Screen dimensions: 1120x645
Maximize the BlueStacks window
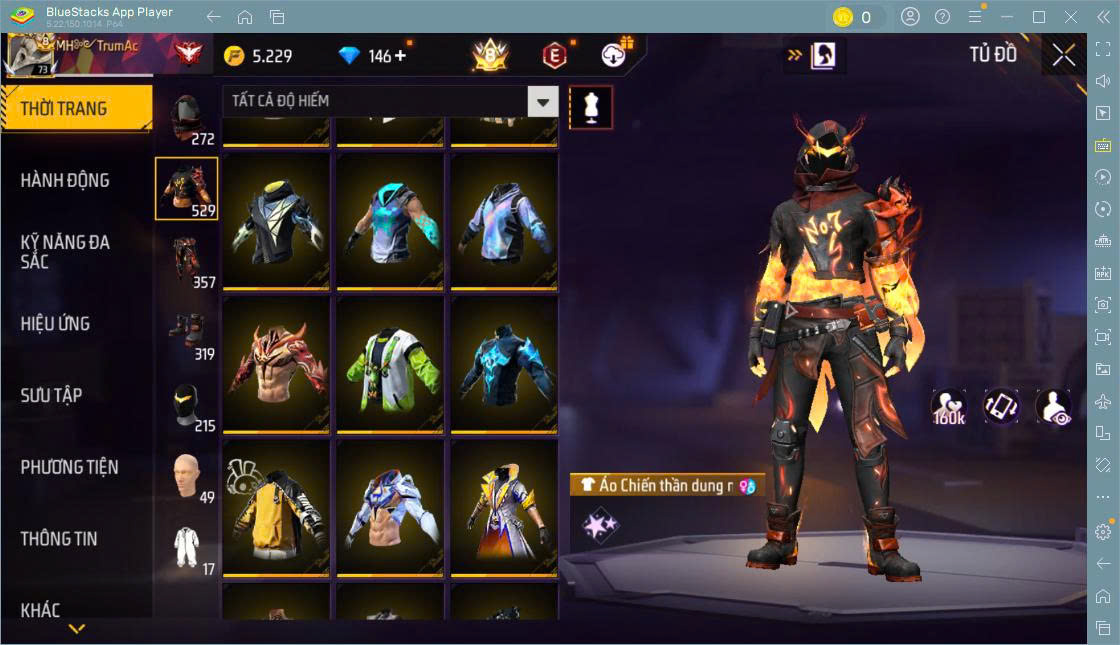pos(1039,17)
